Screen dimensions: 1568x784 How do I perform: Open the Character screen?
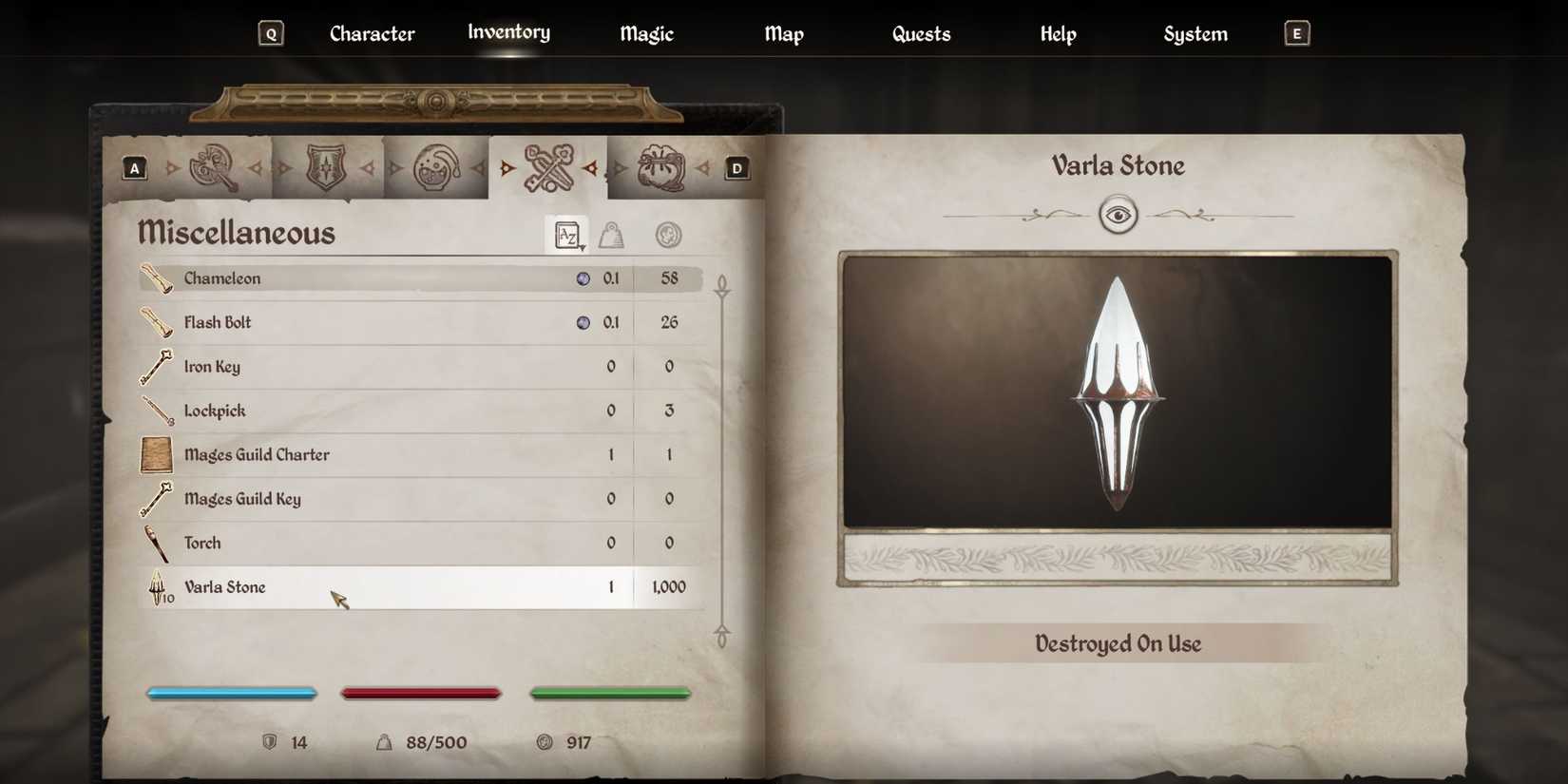tap(372, 33)
